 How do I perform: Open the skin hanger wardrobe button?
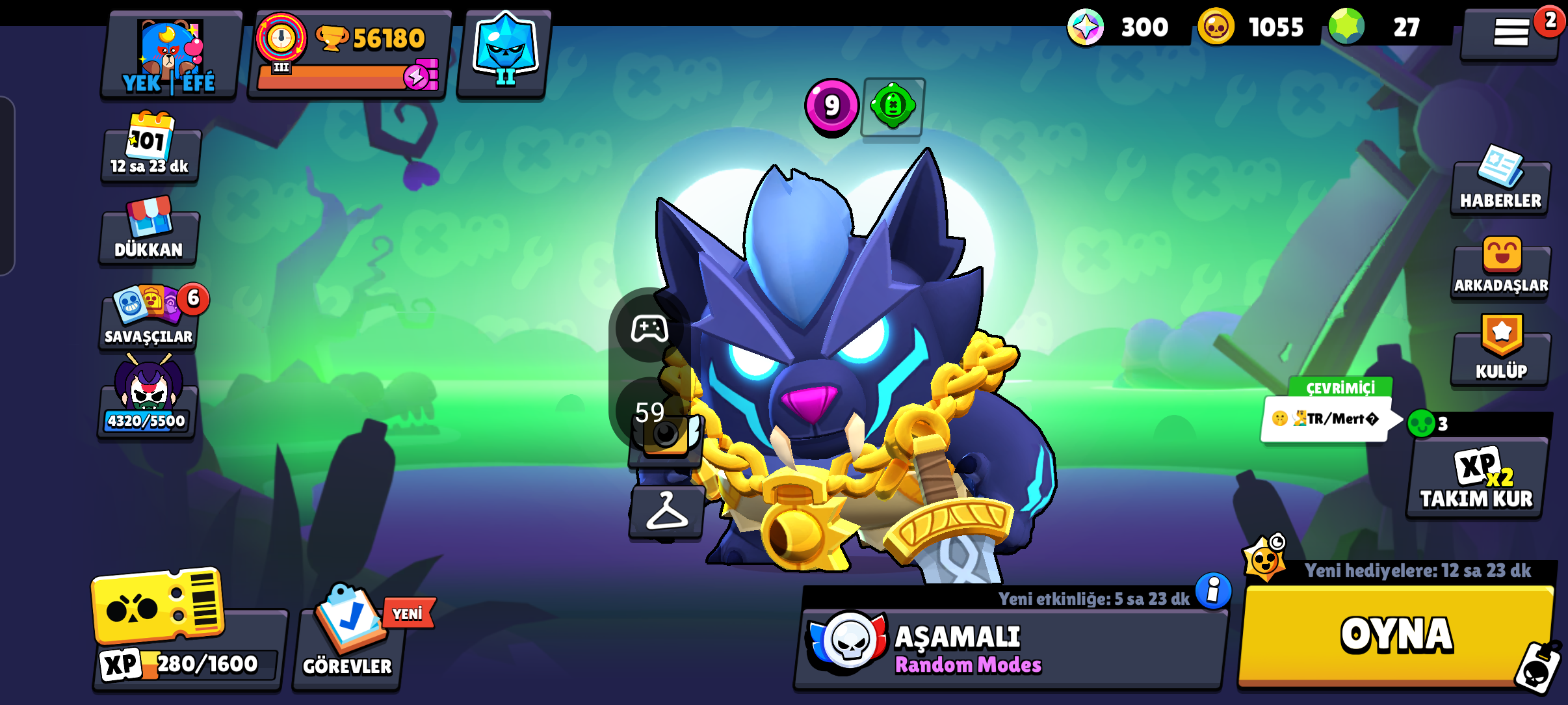tap(666, 512)
